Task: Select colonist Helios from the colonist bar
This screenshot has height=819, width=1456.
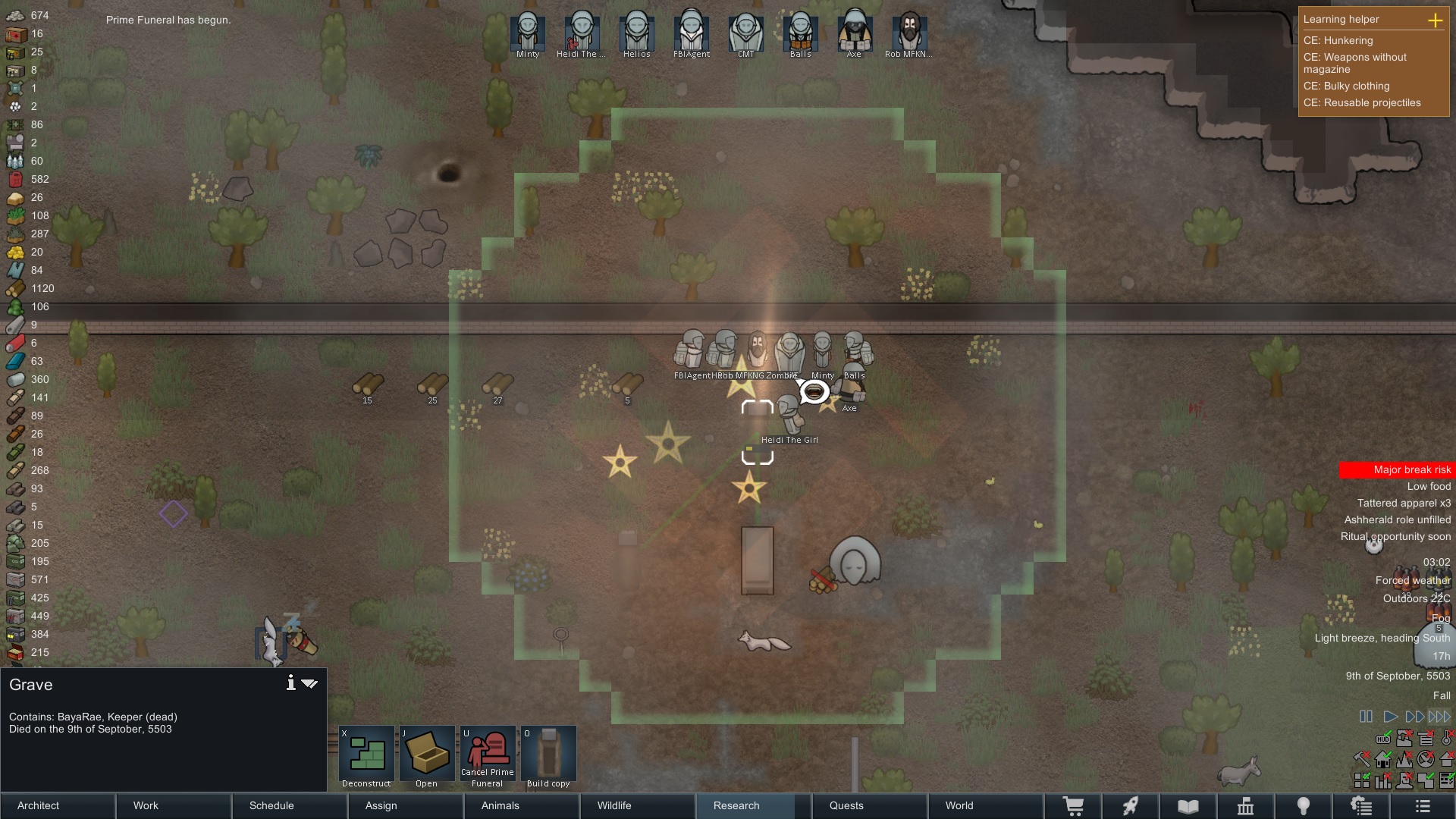Action: tap(637, 33)
